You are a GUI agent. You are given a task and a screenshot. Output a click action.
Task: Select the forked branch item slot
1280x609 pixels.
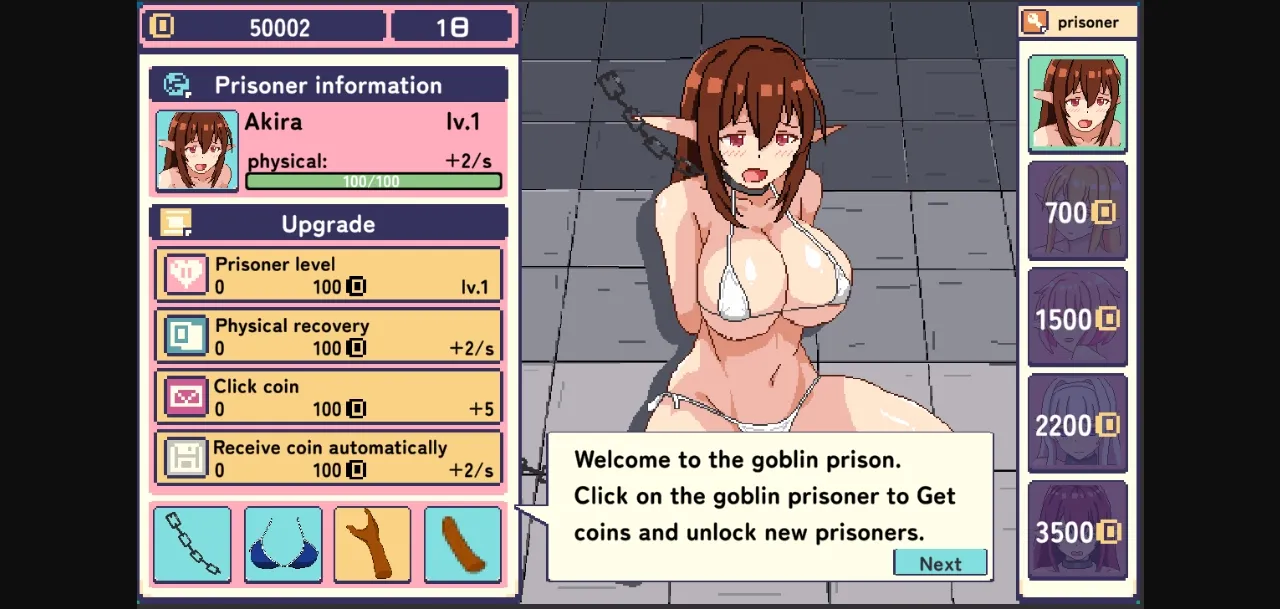(372, 545)
